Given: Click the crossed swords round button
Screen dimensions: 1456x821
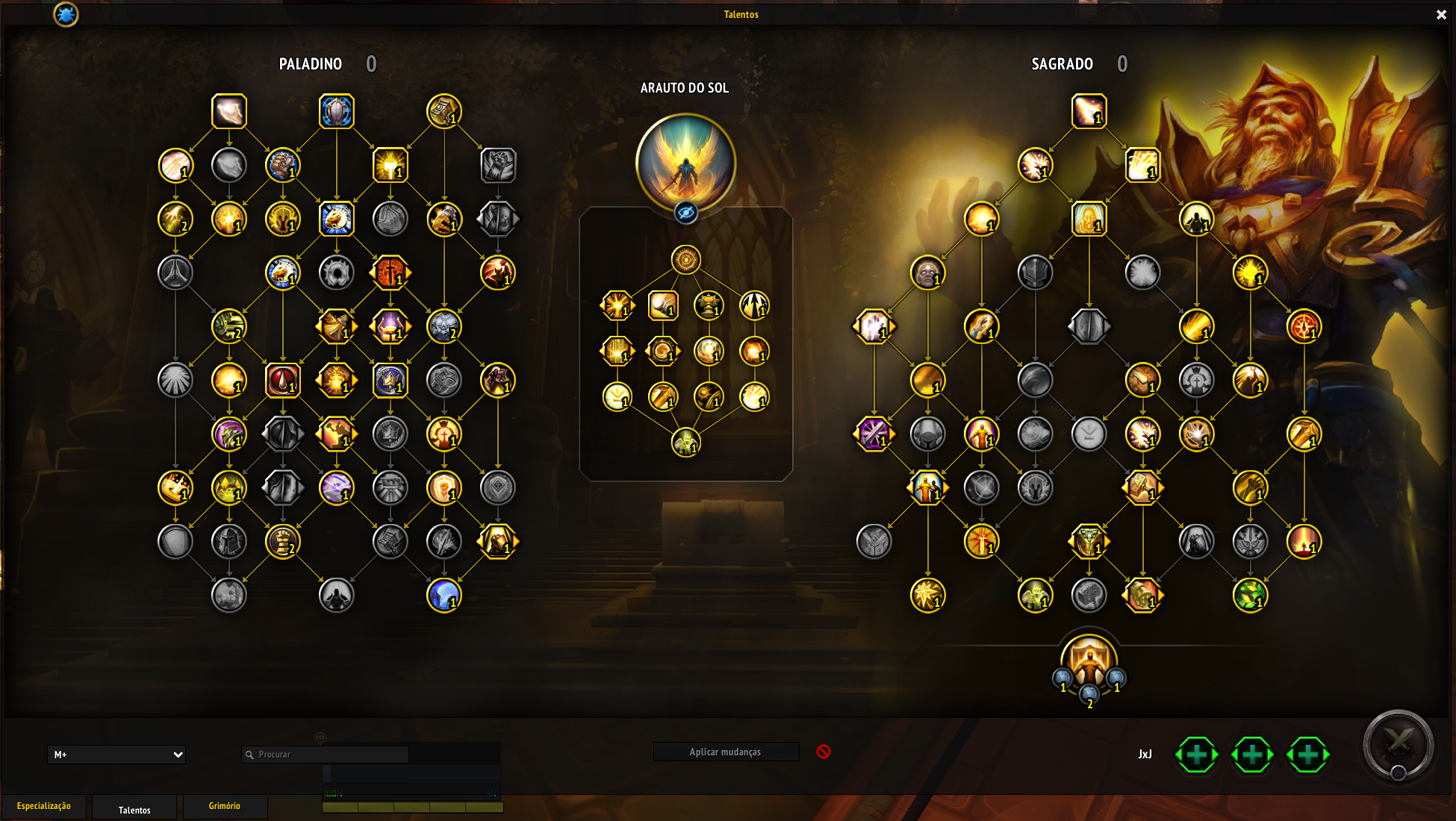Looking at the screenshot, I should tap(1398, 744).
